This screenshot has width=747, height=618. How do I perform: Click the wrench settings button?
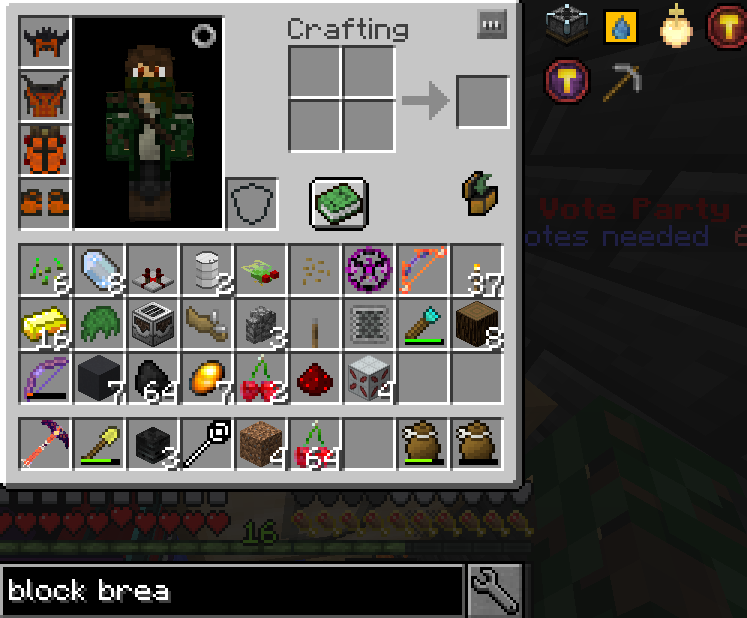click(493, 589)
